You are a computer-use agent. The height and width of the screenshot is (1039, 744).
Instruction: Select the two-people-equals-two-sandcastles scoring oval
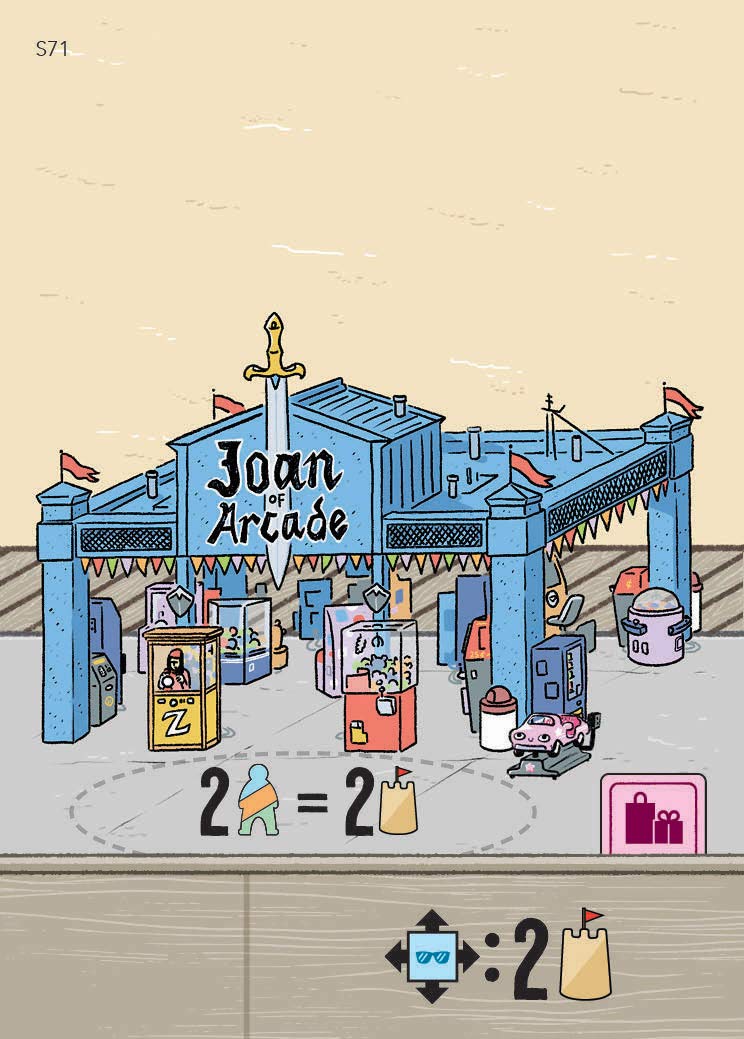[x=303, y=804]
